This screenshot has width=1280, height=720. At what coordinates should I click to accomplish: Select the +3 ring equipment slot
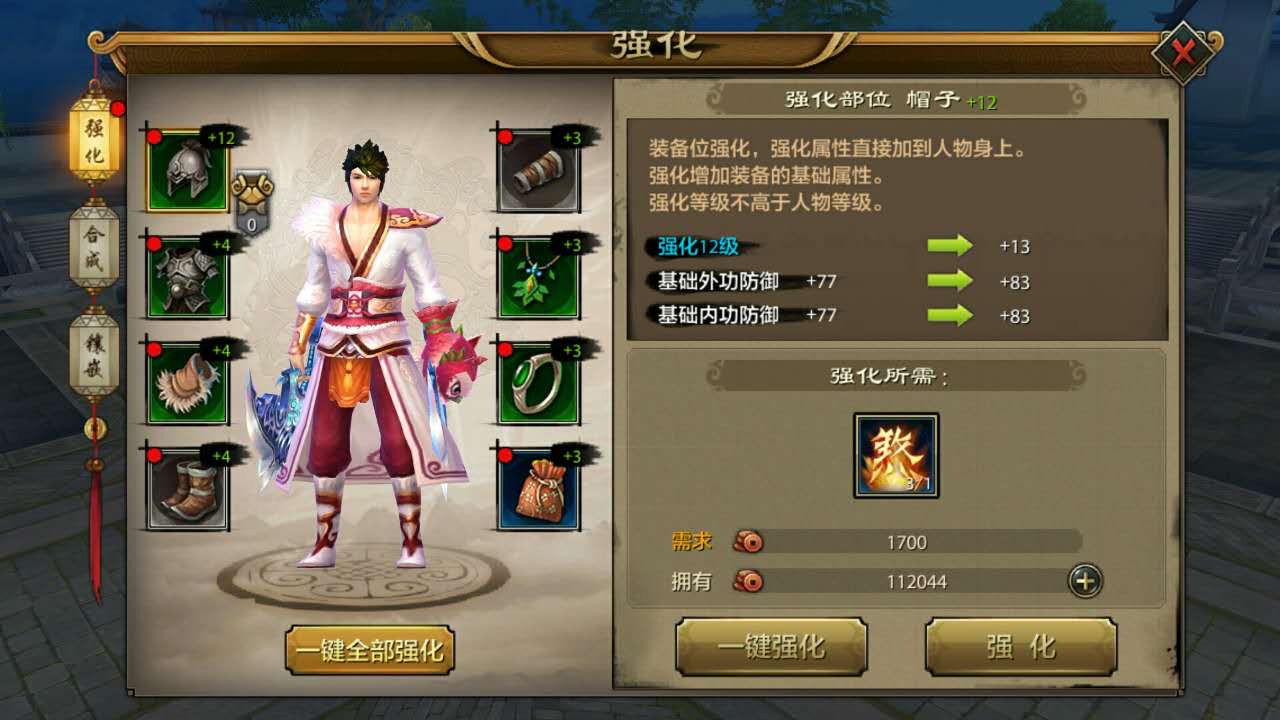[540, 380]
